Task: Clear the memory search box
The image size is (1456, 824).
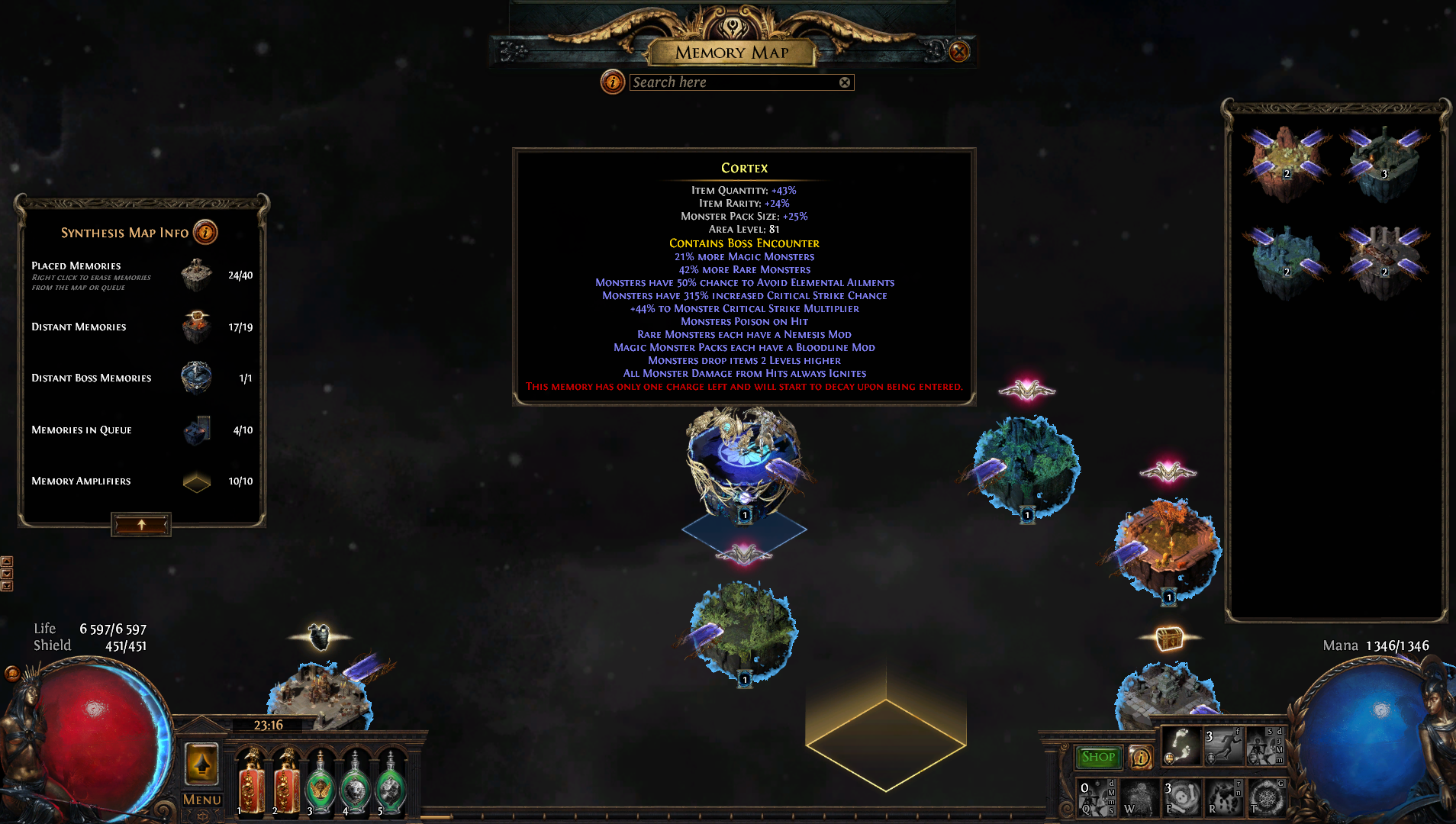Action: point(845,82)
